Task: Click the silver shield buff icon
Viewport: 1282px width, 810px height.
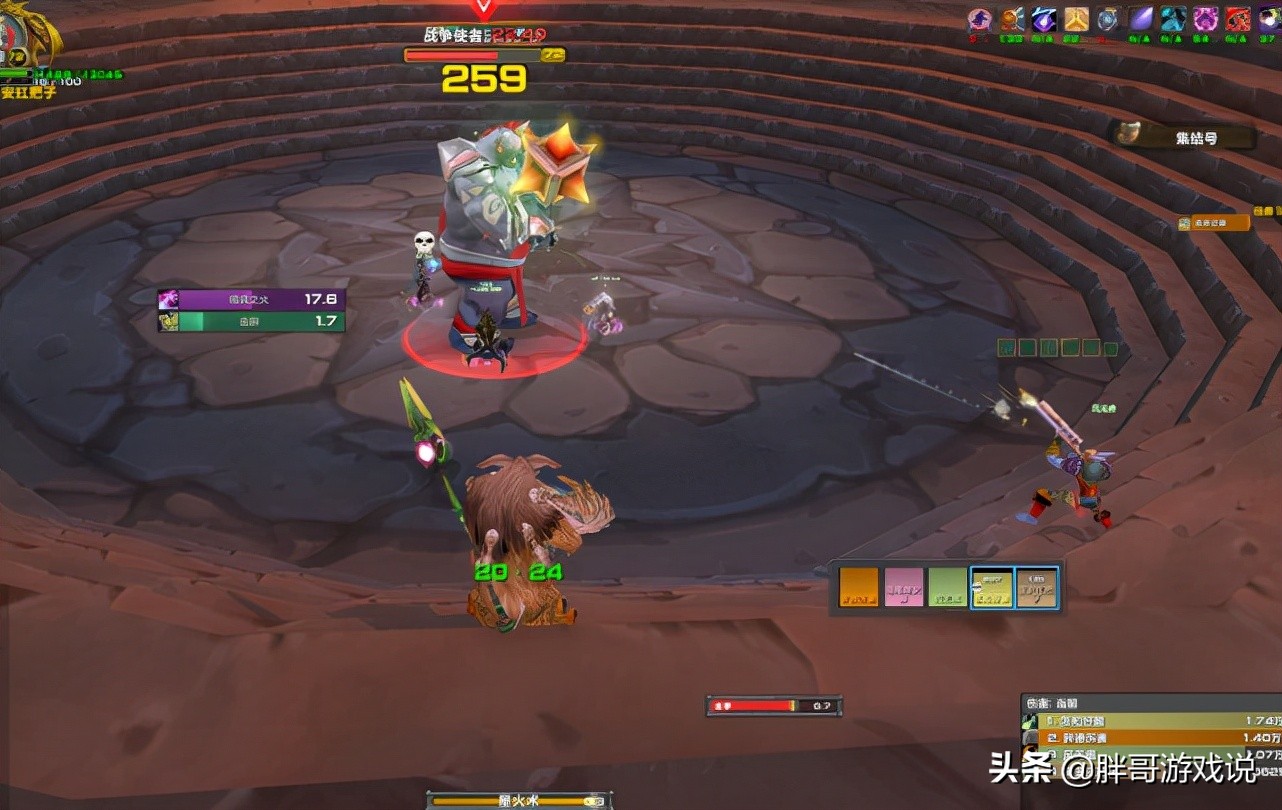Action: point(1108,19)
